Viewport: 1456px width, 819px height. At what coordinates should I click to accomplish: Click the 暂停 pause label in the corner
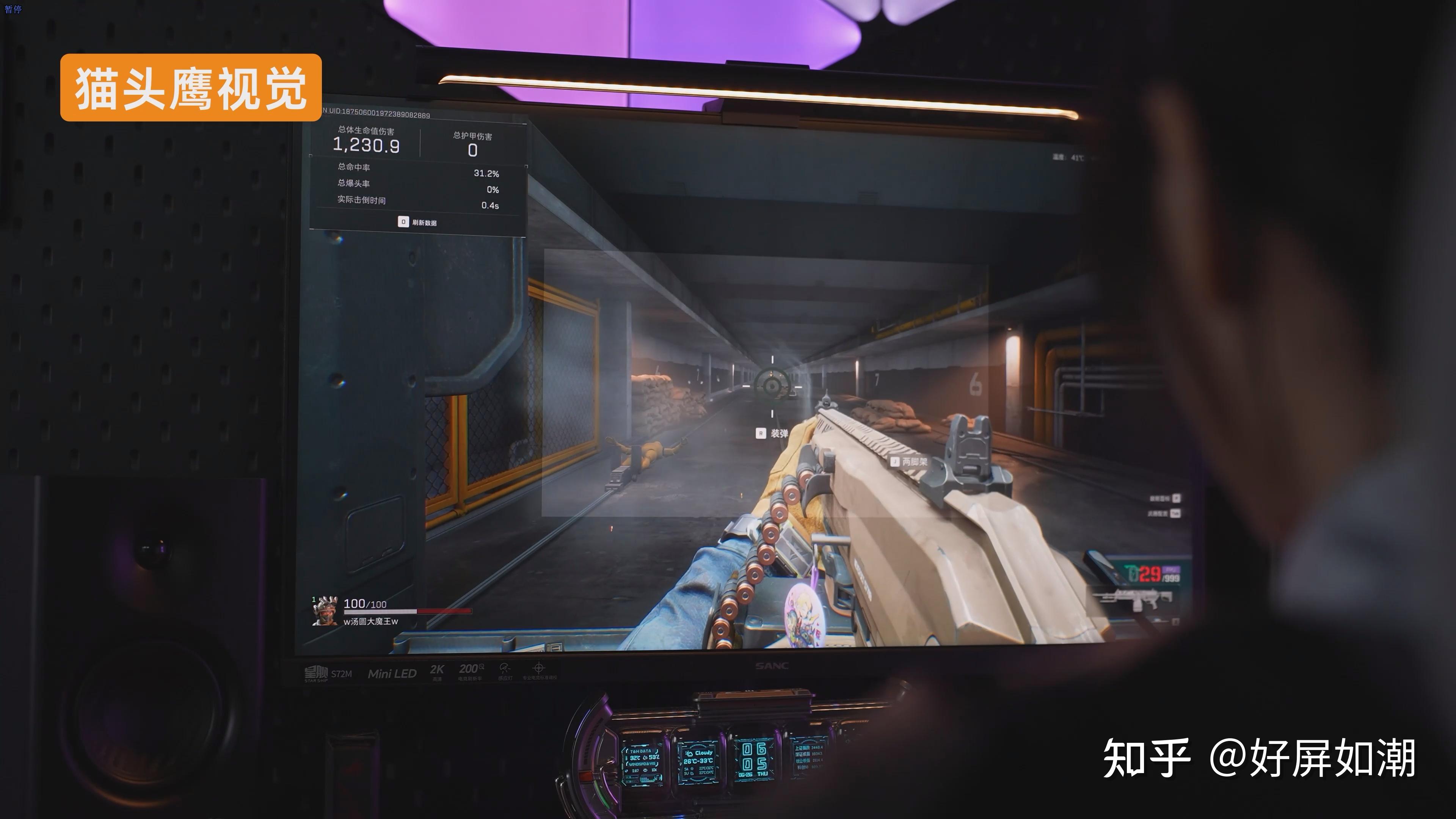tap(13, 9)
